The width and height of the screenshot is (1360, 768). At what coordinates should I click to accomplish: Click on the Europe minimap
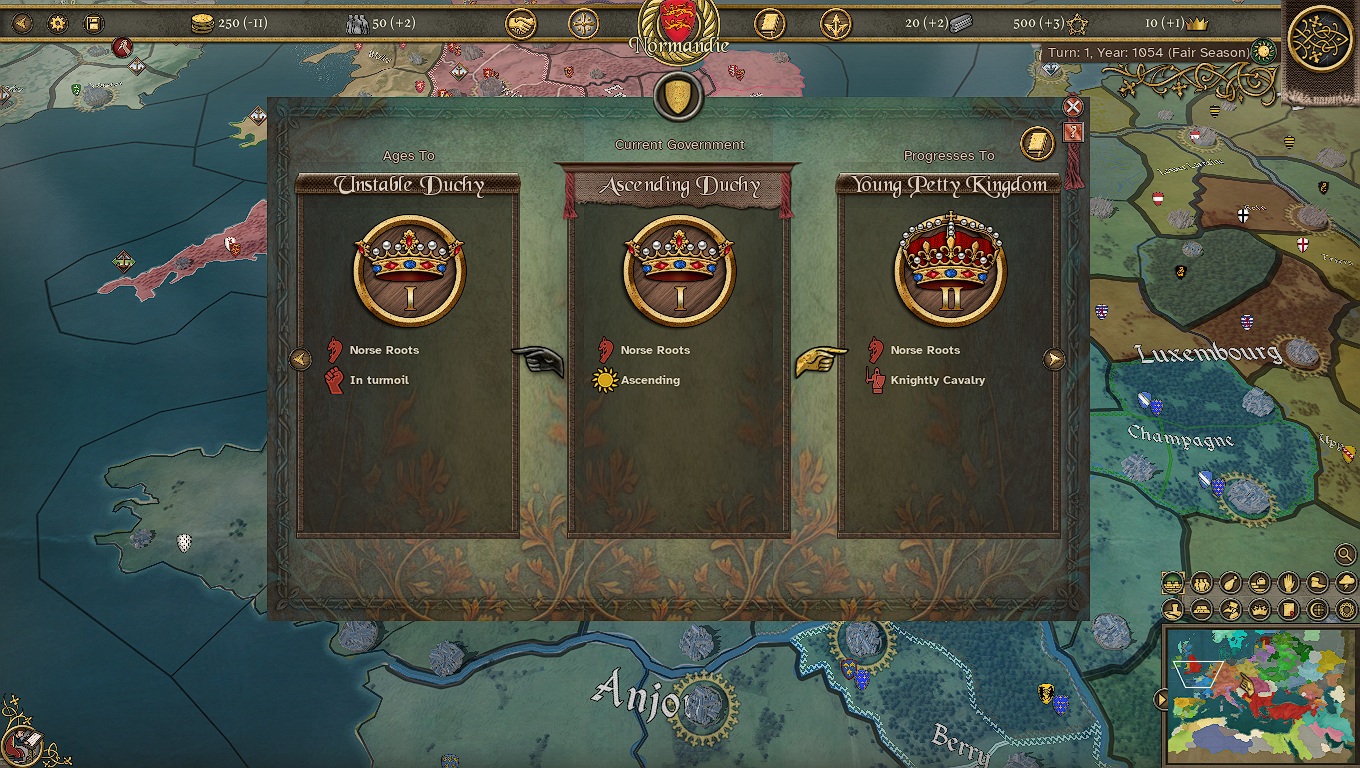(1262, 694)
